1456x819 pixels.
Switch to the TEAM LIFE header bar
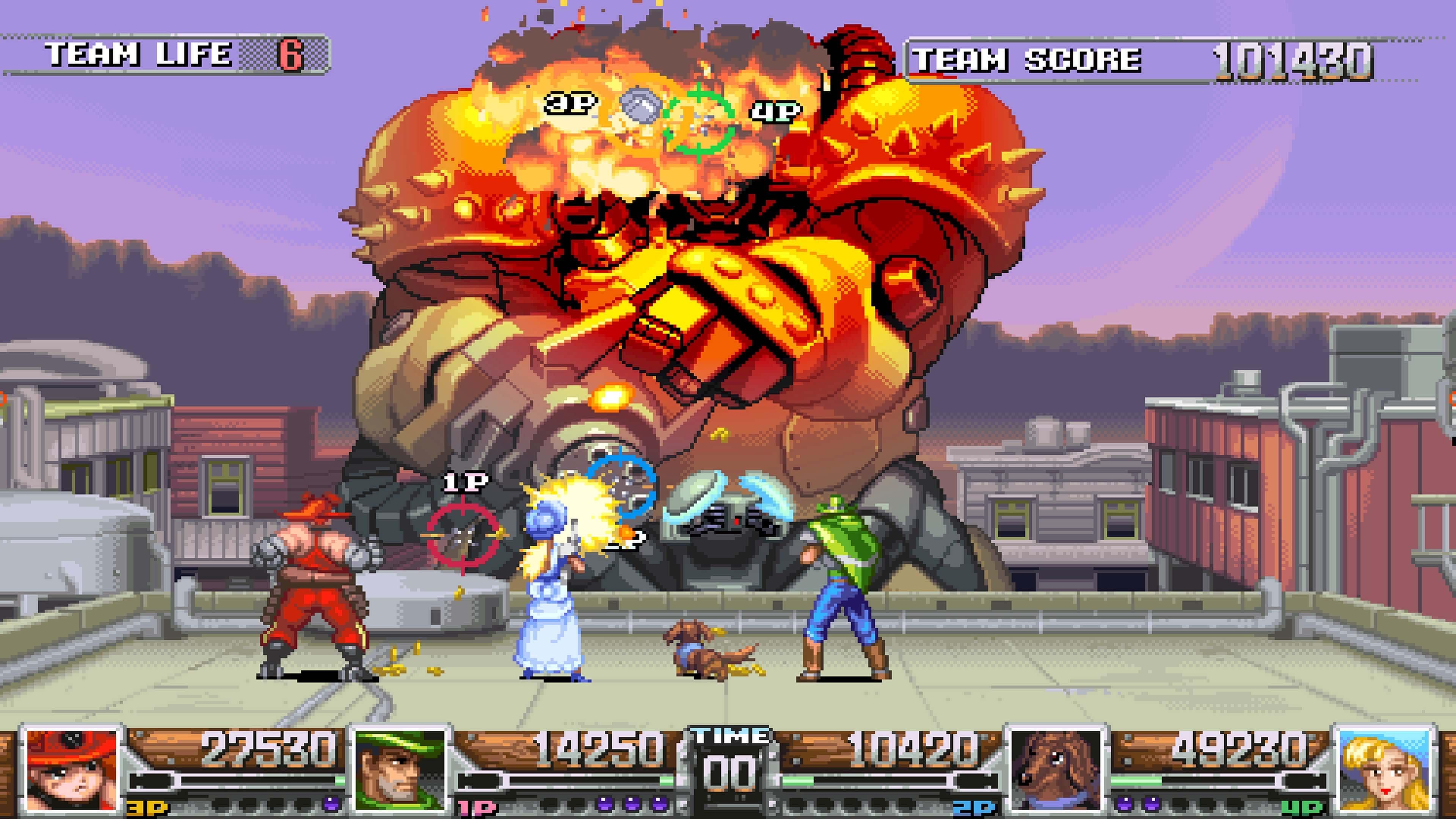point(138,54)
